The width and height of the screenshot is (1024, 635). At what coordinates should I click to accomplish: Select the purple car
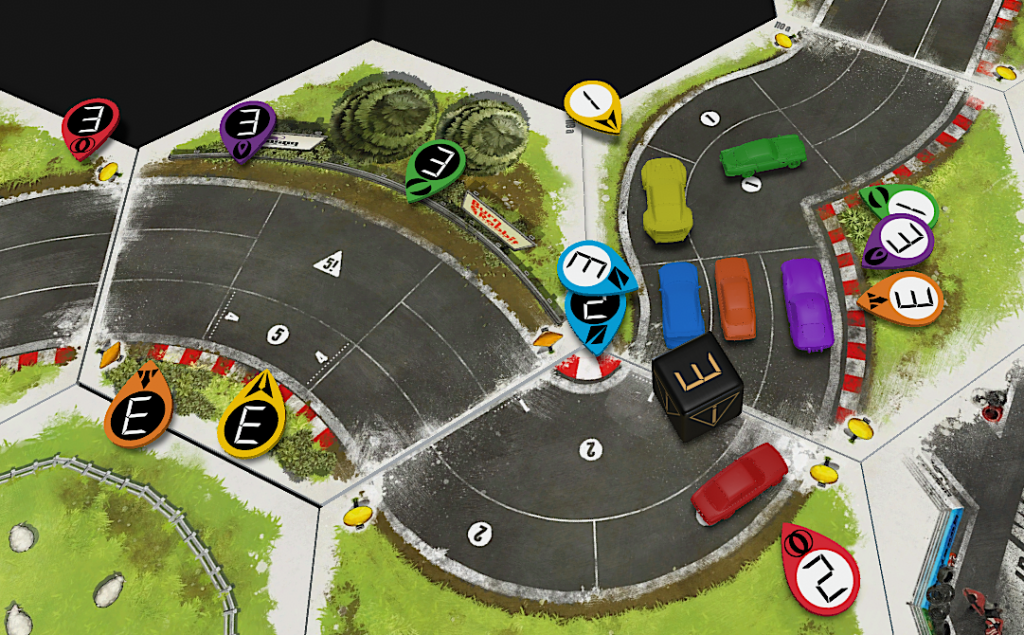coord(806,304)
